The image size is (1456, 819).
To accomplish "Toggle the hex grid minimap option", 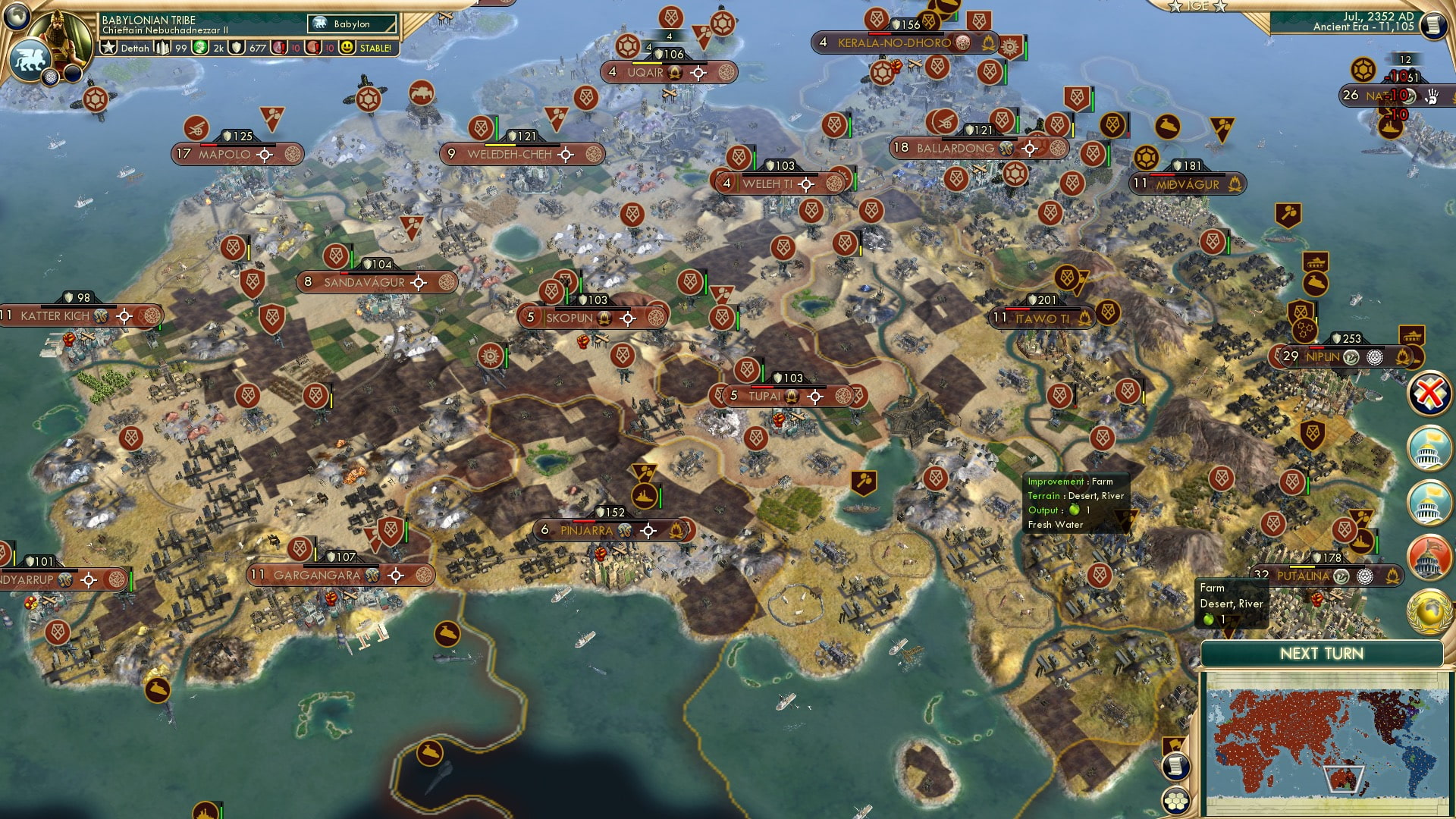I will 1175,801.
